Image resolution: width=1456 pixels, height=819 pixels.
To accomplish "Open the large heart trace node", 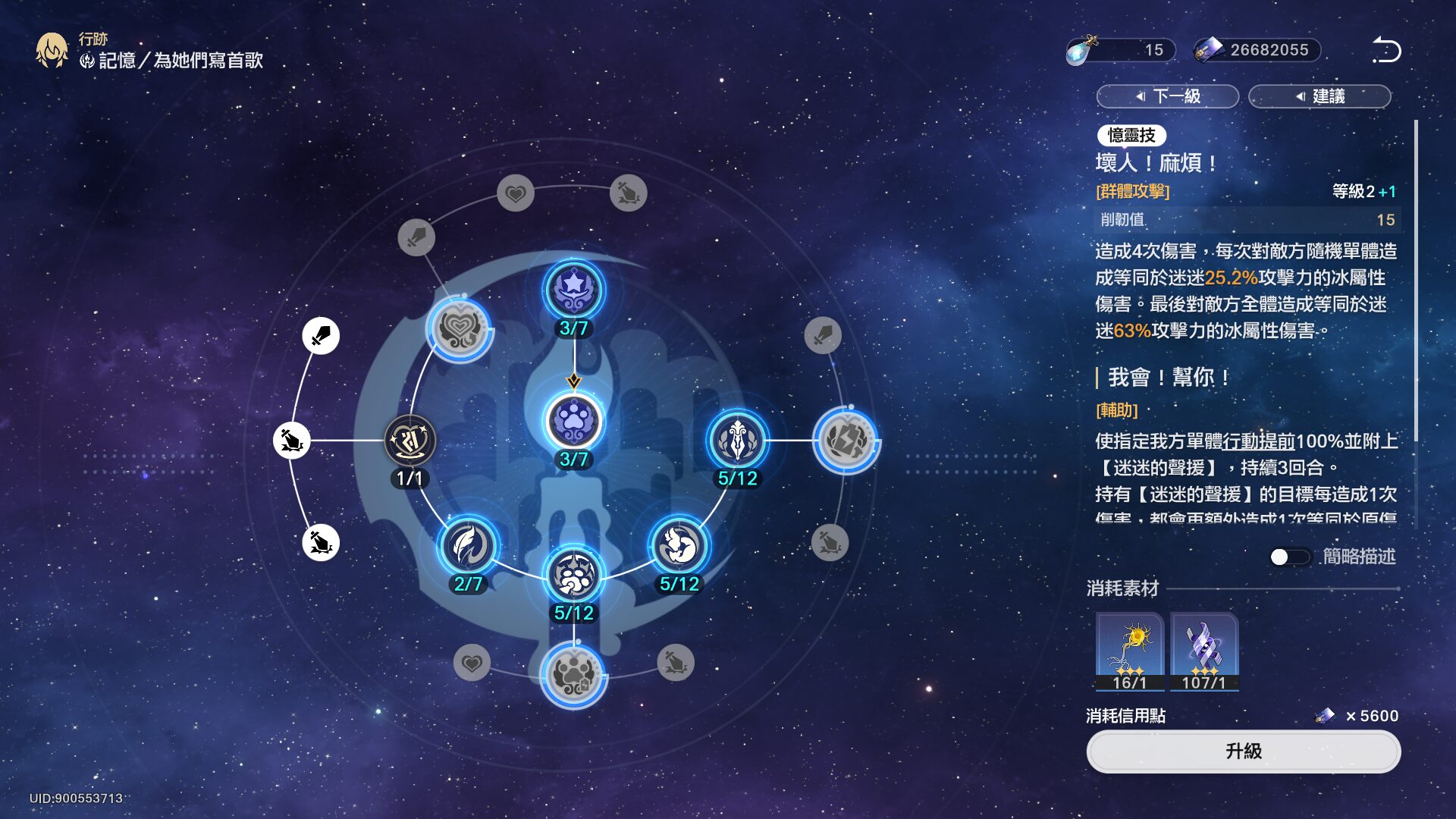I will (x=460, y=329).
